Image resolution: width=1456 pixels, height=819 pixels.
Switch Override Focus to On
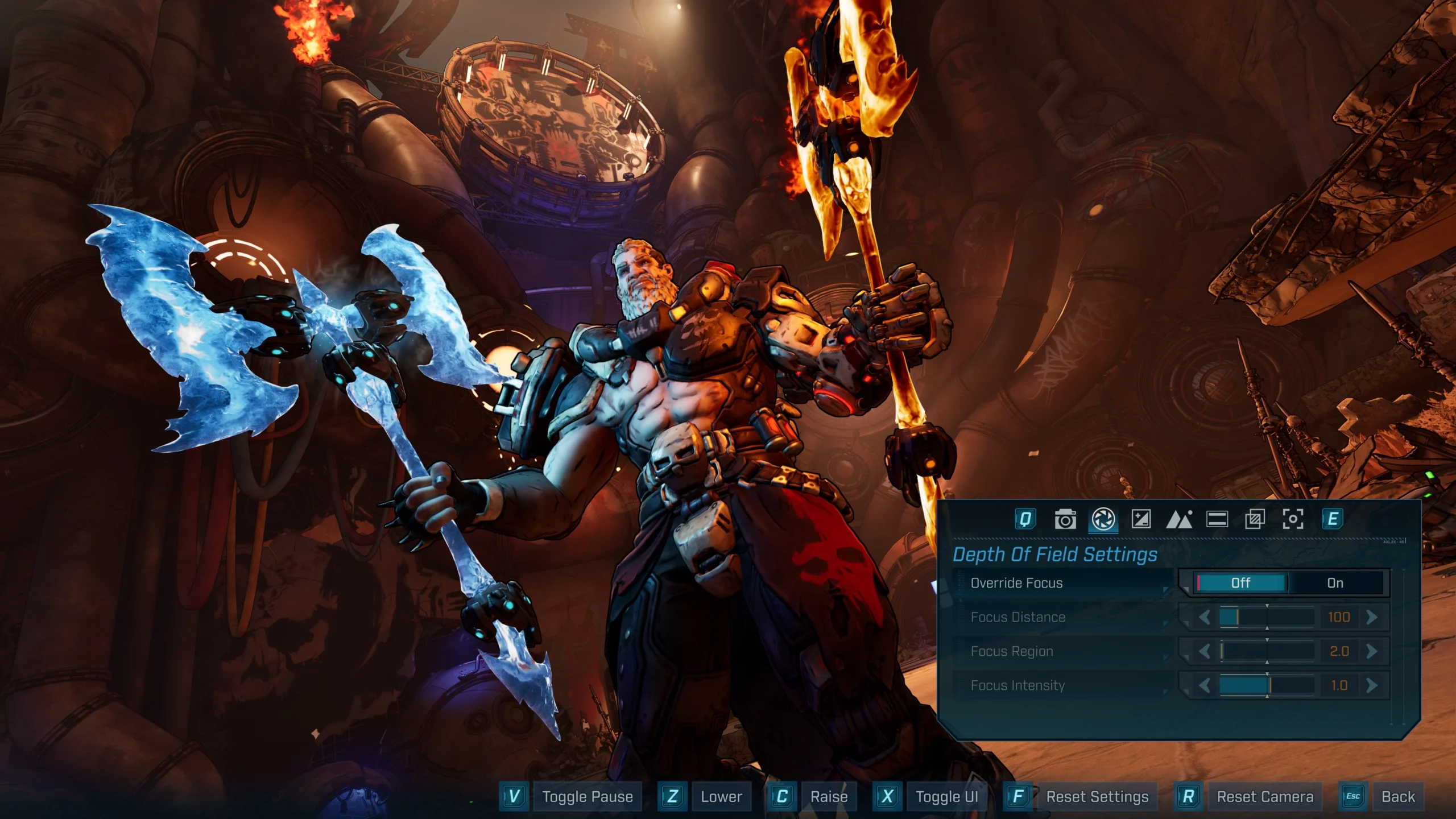pos(1334,583)
